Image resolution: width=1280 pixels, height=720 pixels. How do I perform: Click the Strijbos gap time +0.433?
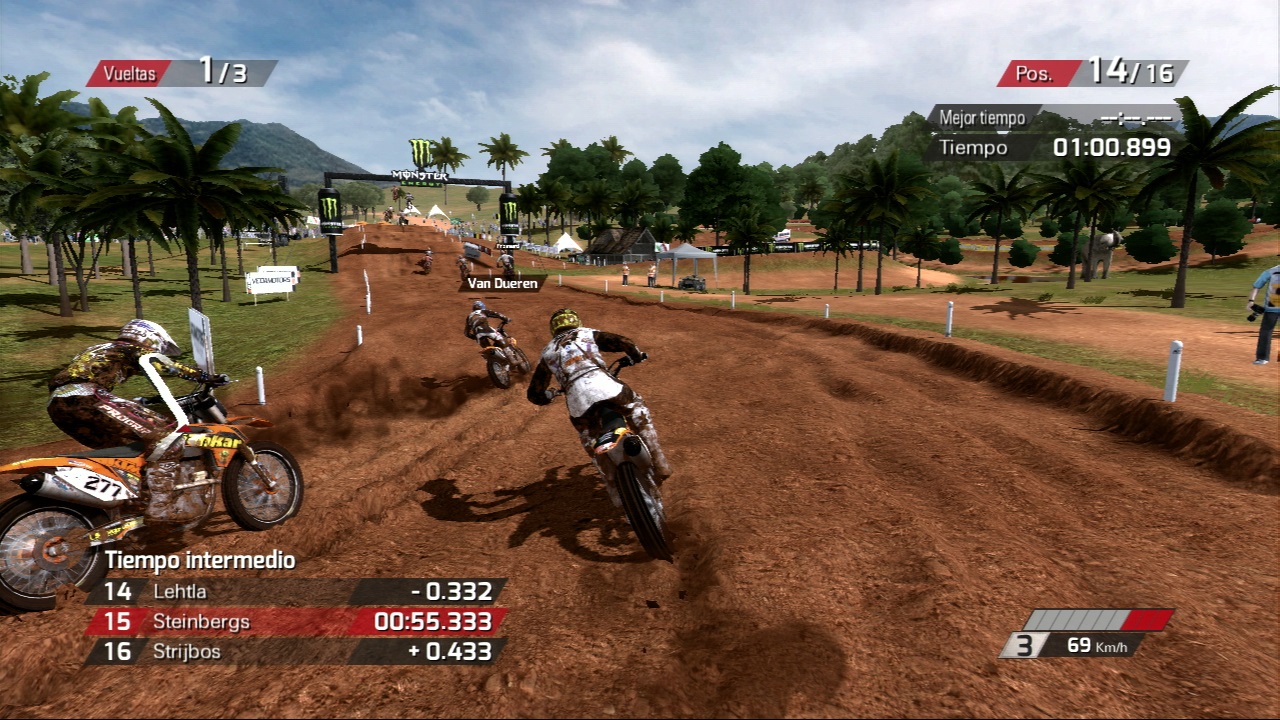pos(449,651)
